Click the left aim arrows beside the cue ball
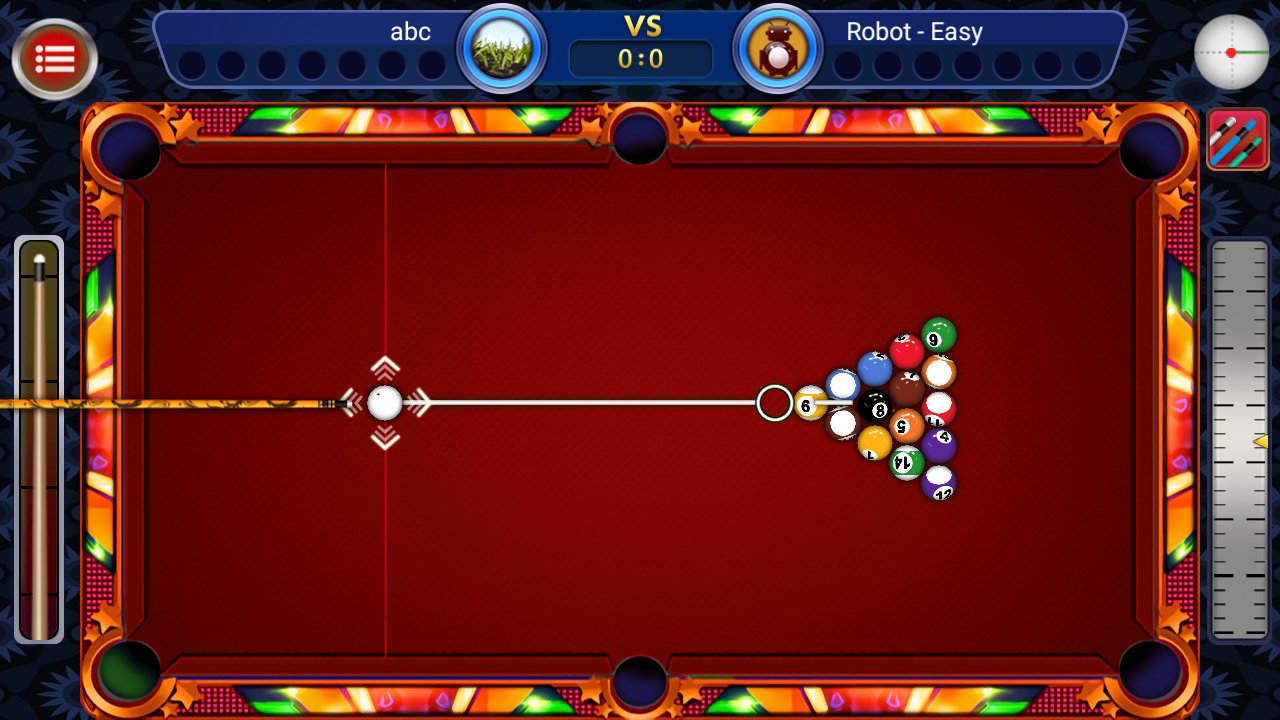 click(352, 403)
